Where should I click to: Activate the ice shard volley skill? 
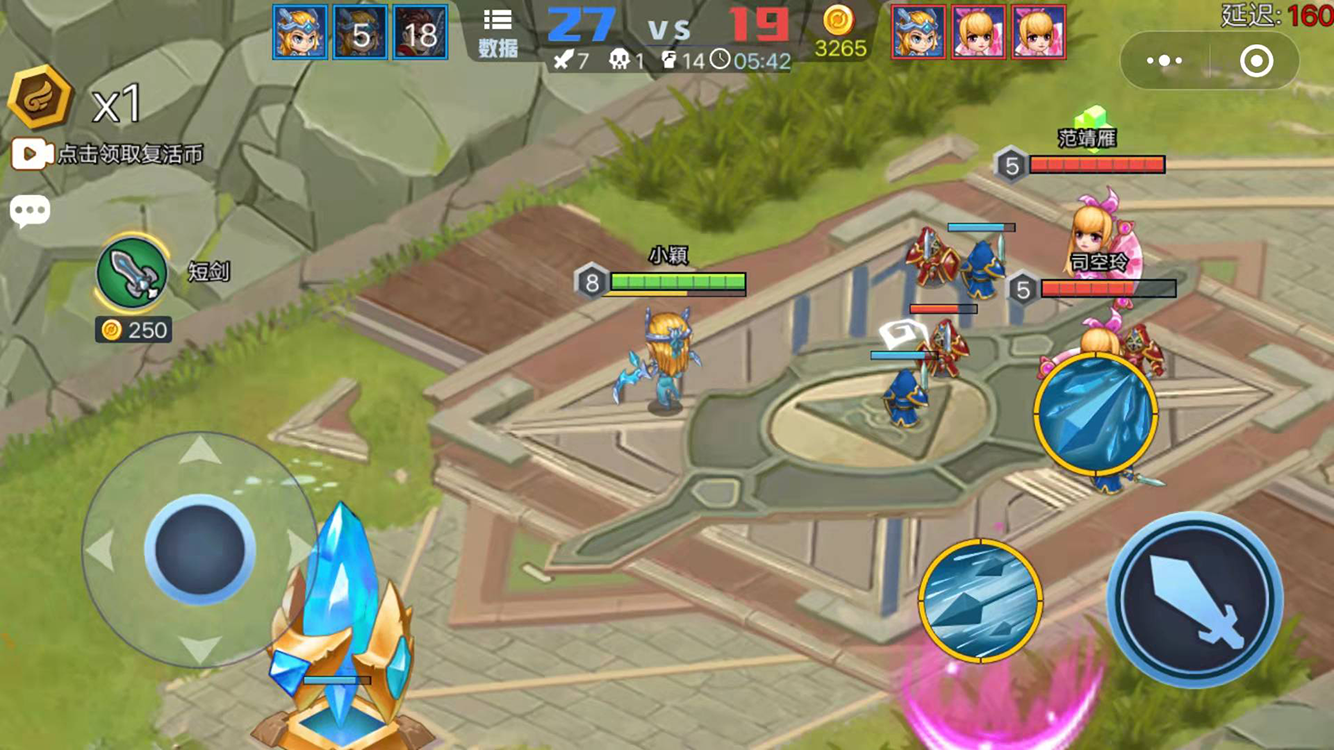[x=981, y=601]
